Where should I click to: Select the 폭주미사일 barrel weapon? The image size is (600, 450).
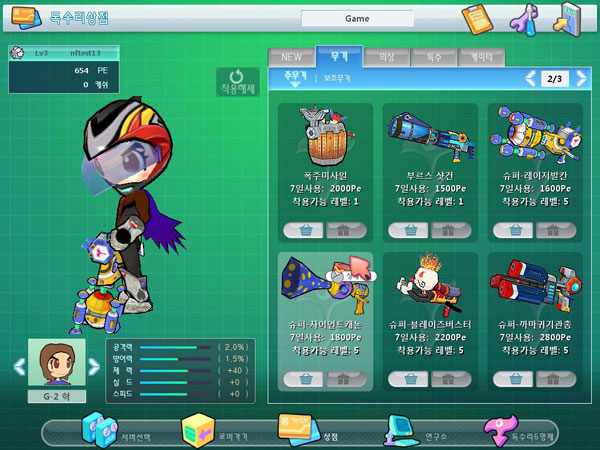322,133
